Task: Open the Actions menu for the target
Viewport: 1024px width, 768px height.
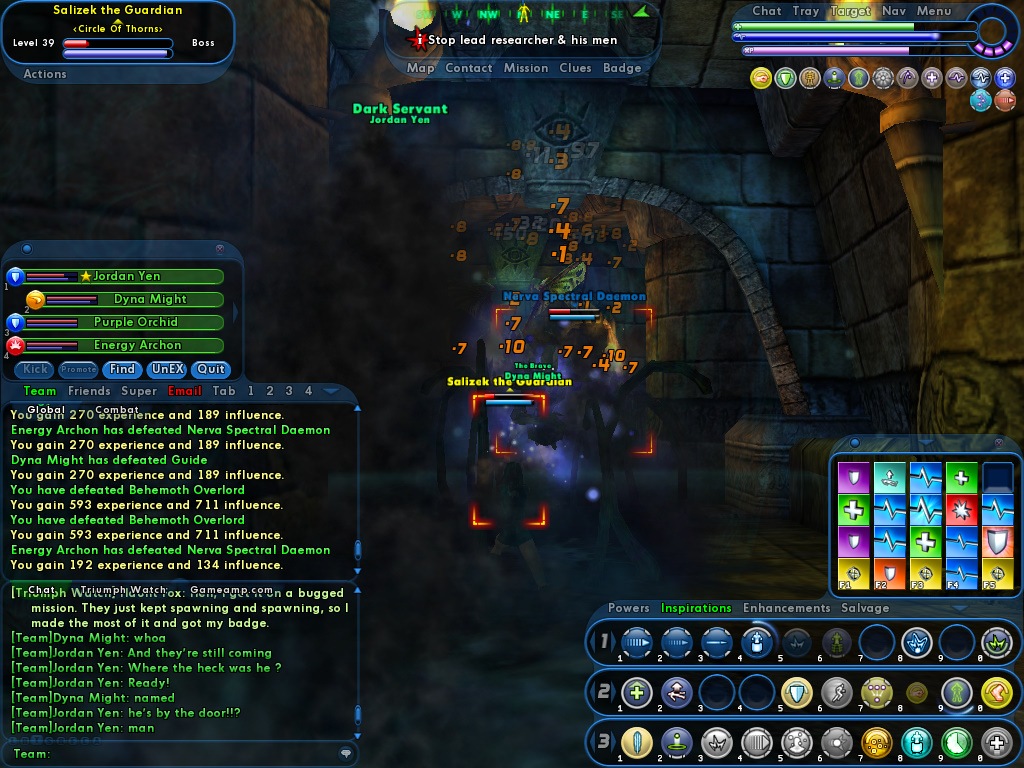Action: [45, 74]
